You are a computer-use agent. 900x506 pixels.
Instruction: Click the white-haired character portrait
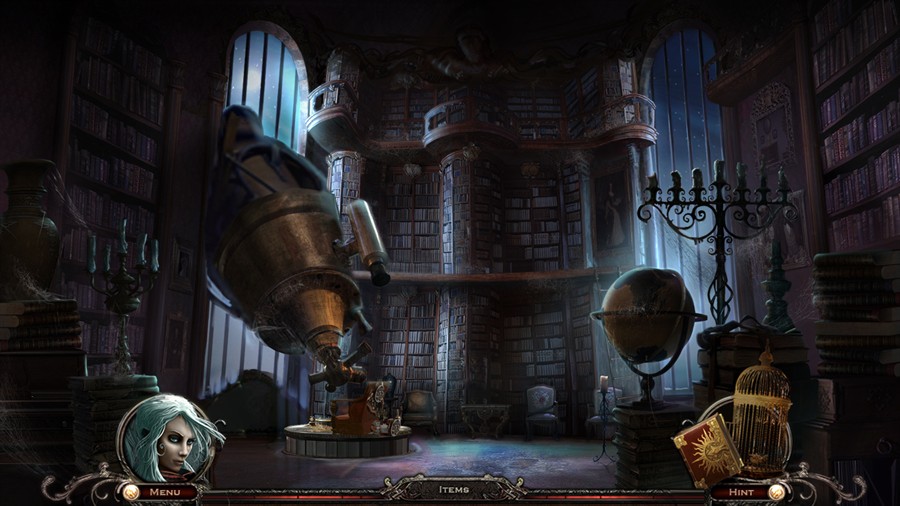point(166,438)
